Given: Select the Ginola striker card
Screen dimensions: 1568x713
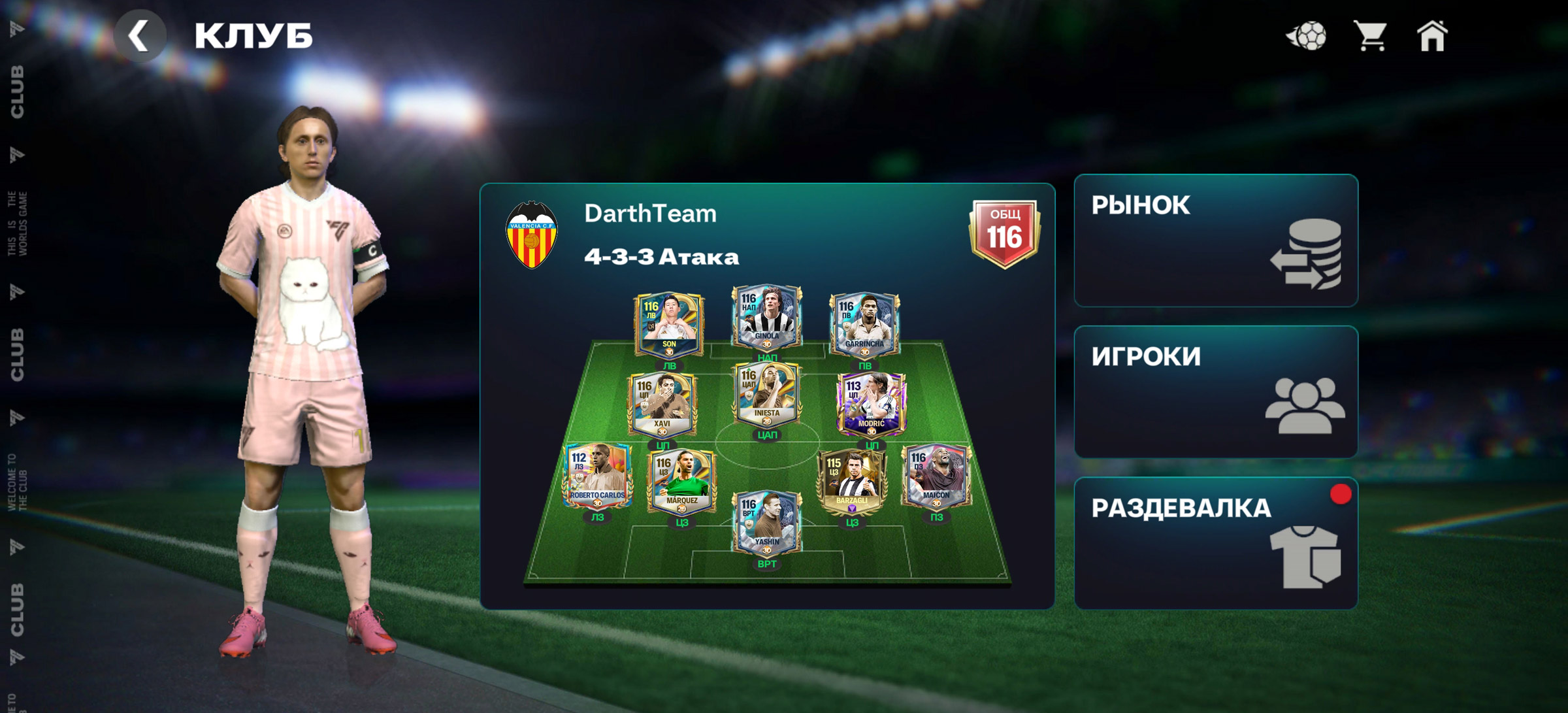Looking at the screenshot, I should tap(766, 317).
